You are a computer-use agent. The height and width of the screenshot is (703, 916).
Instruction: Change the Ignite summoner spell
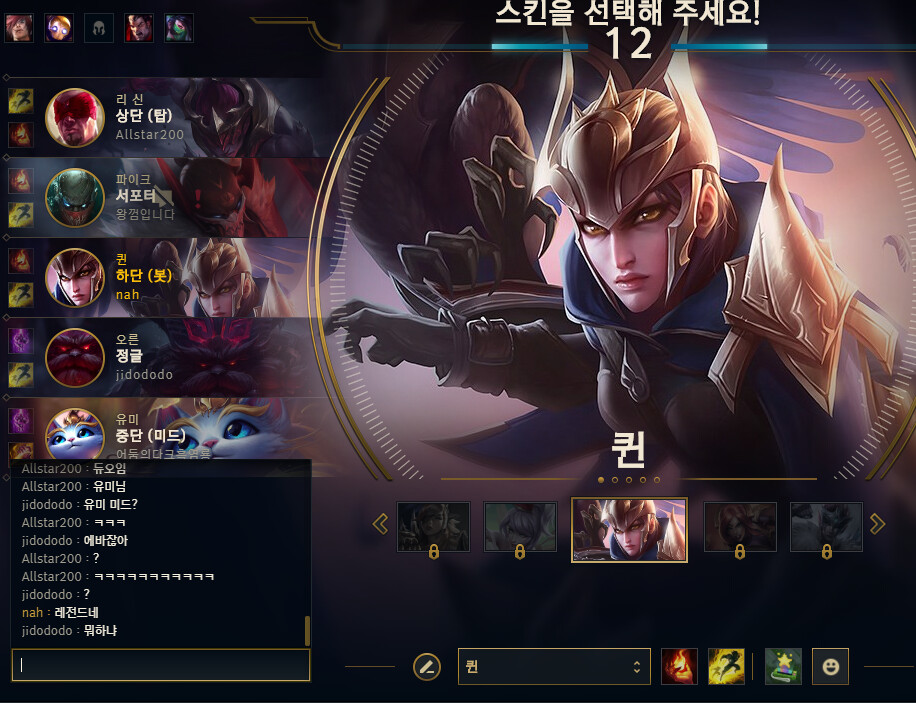(x=679, y=666)
